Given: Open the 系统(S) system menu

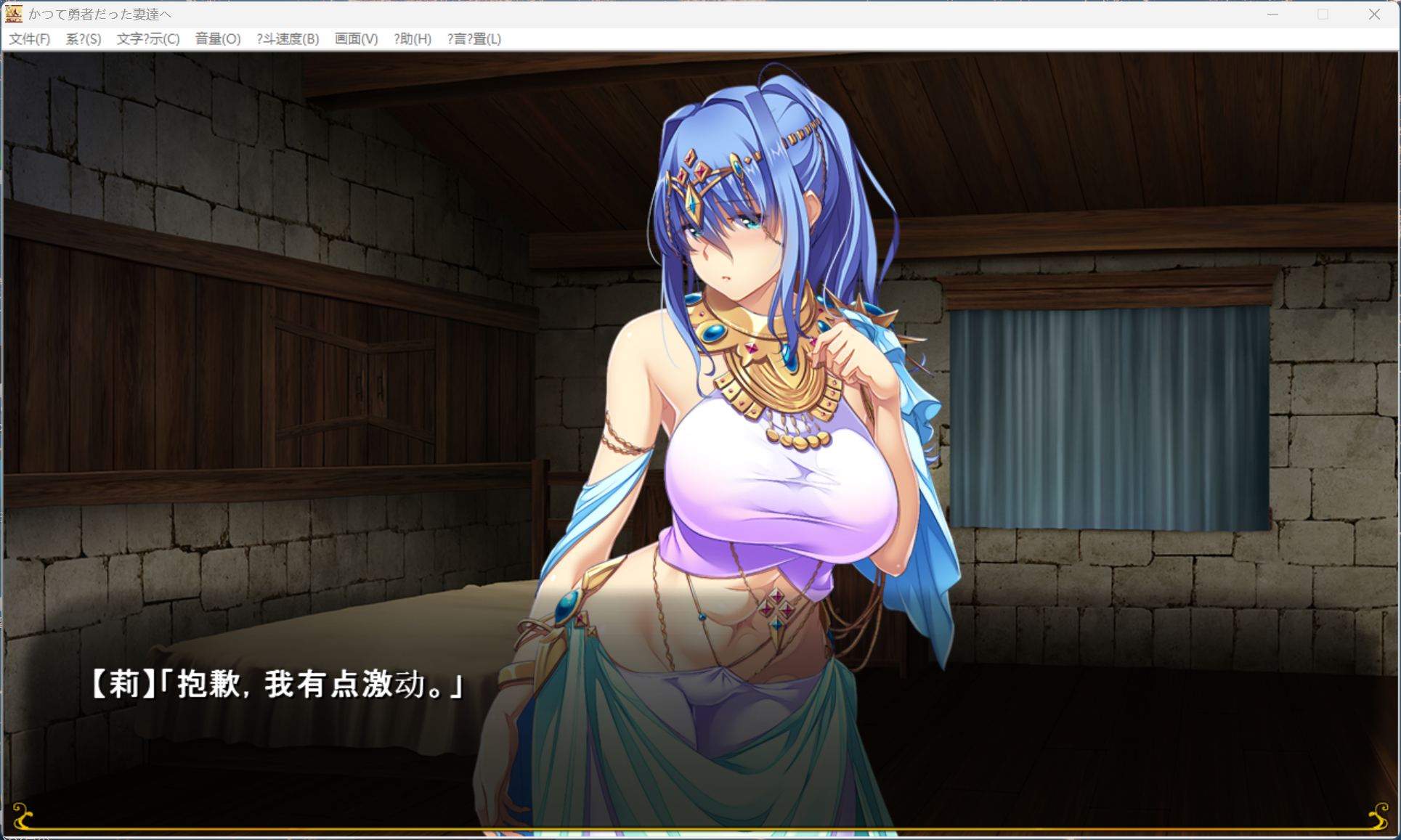Looking at the screenshot, I should click(x=82, y=39).
